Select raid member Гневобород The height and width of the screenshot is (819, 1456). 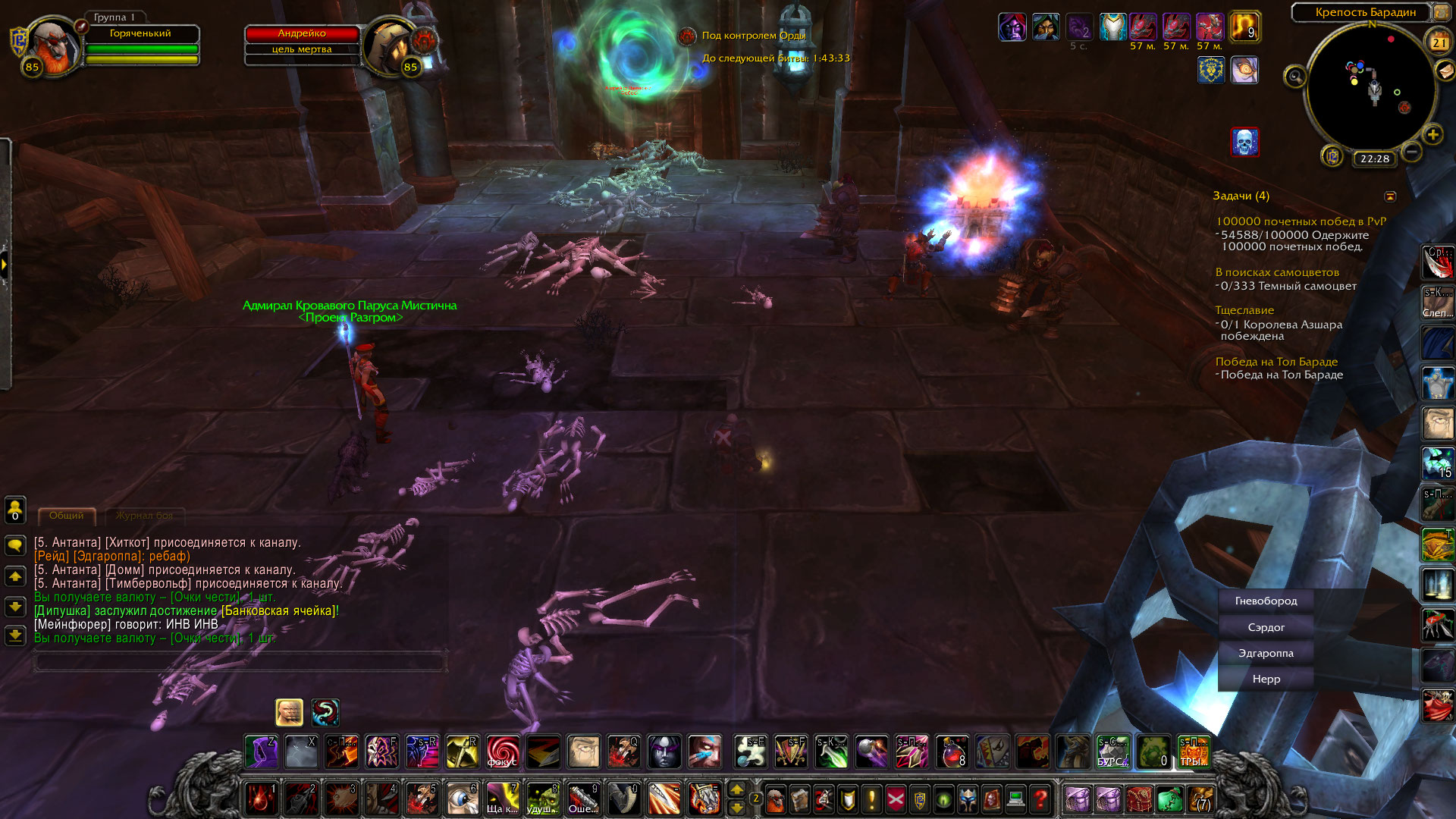click(x=1266, y=601)
